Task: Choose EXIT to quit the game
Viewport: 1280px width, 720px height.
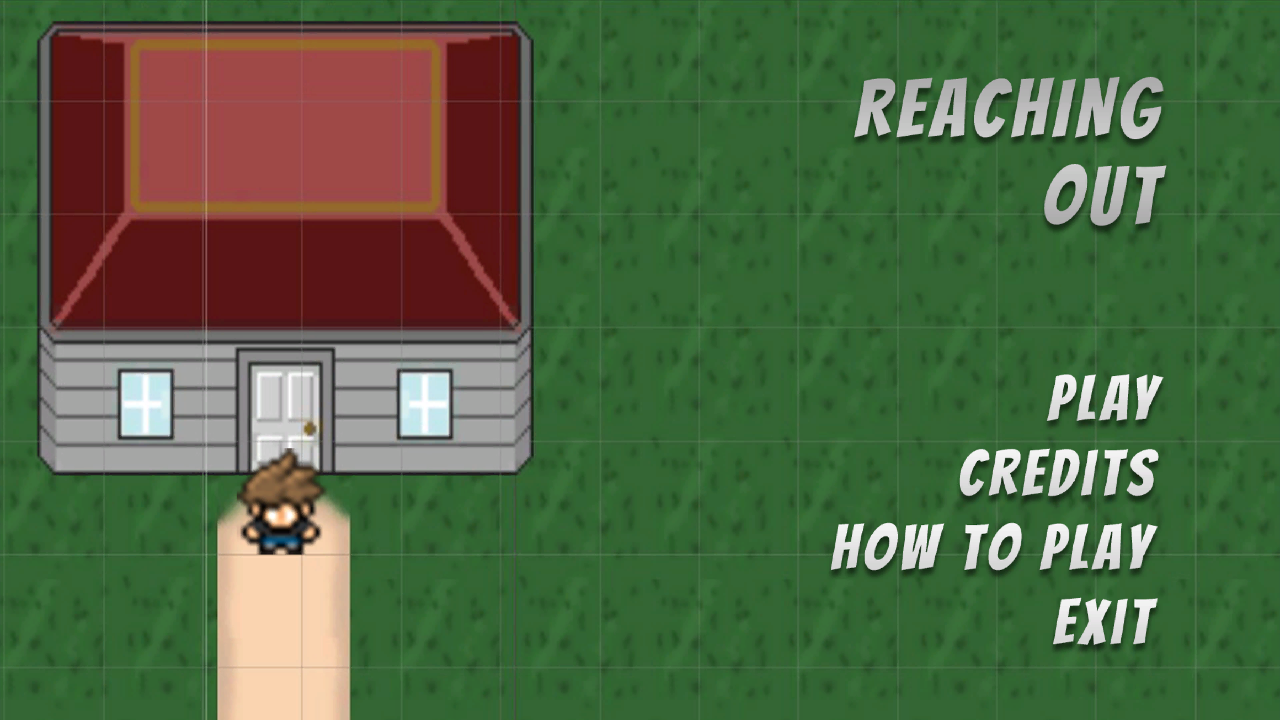Action: tap(1103, 618)
